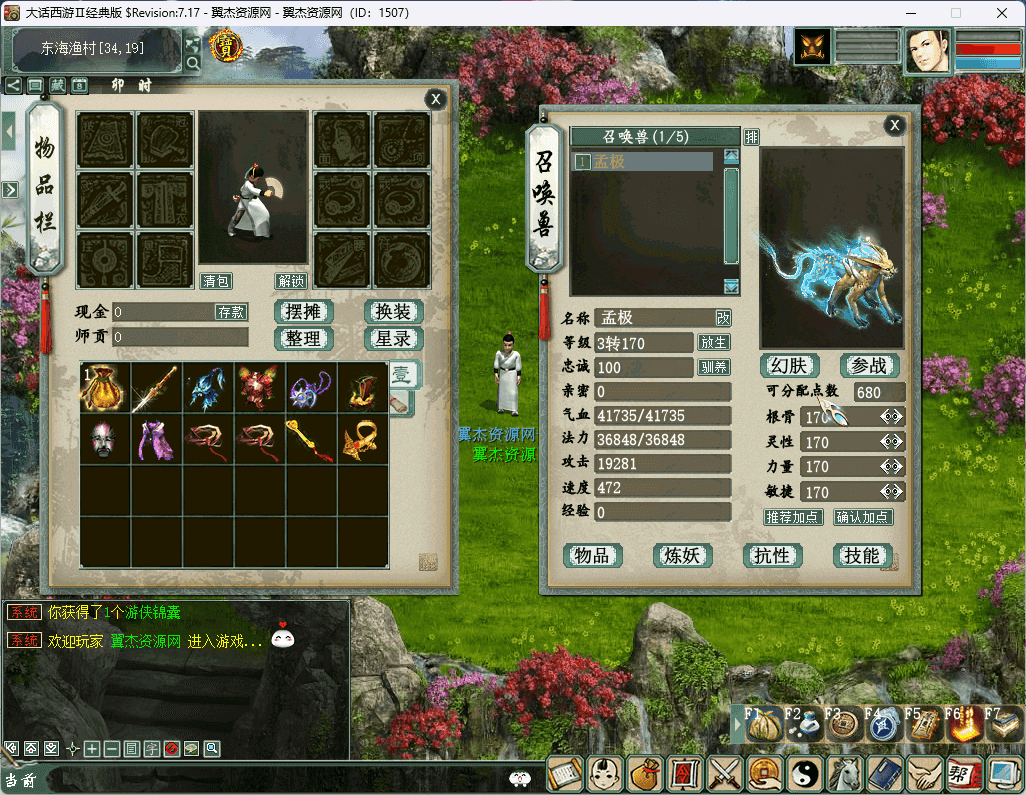1026x795 pixels.
Task: Open the pet 物品 items
Action: 592,556
